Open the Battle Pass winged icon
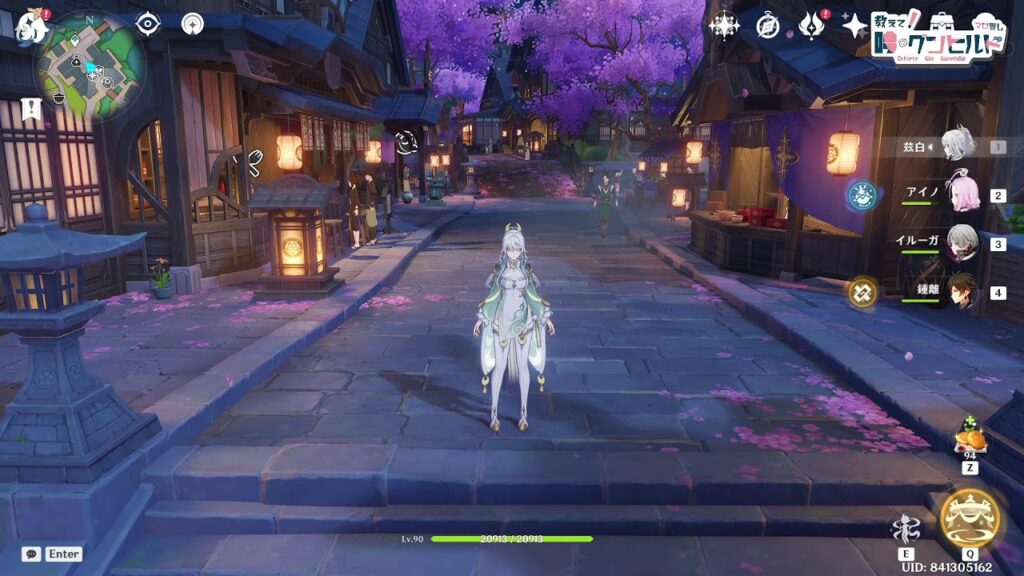The image size is (1024, 576). coord(812,25)
